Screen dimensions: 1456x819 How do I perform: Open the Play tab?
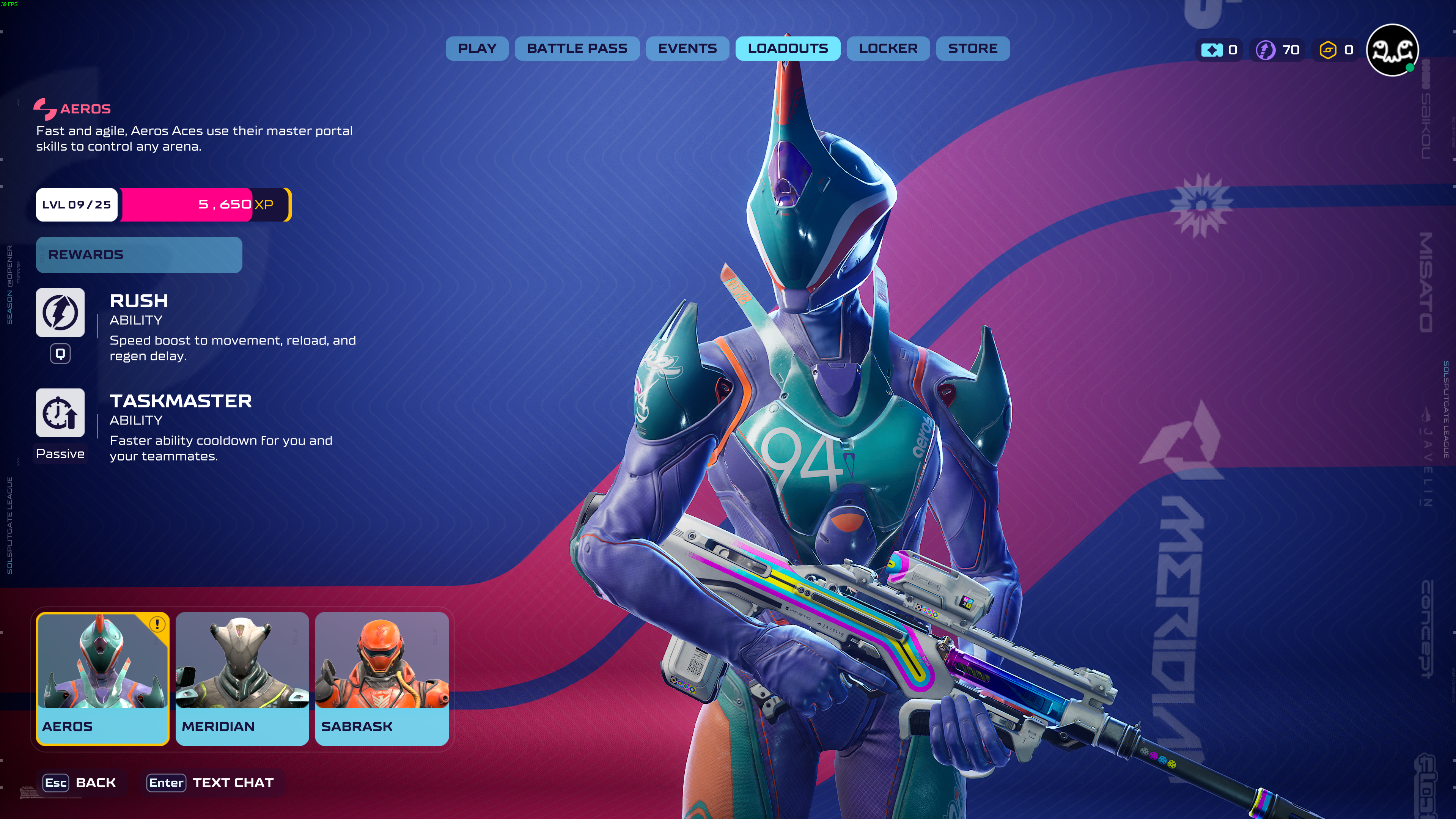tap(476, 49)
